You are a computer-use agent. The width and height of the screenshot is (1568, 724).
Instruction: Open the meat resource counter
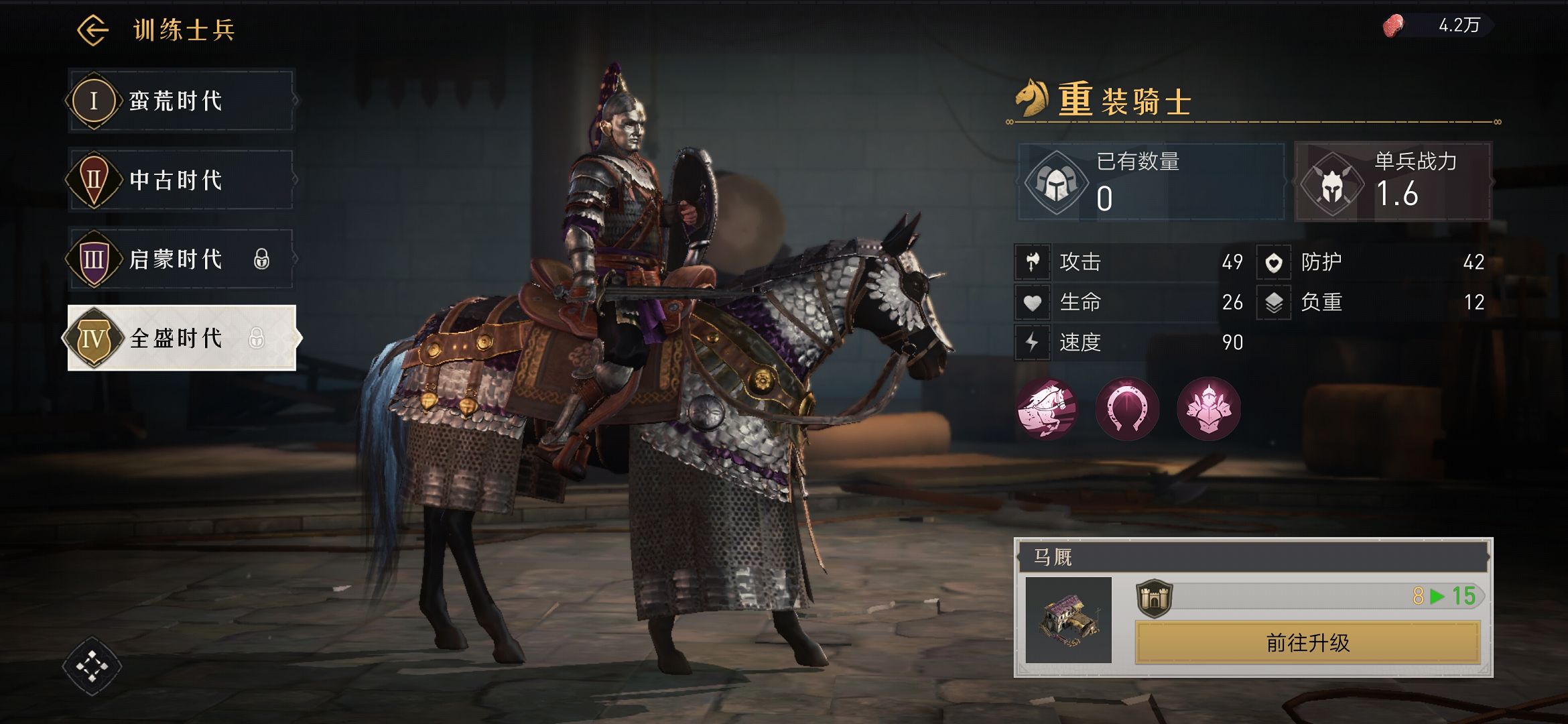pyautogui.click(x=1437, y=26)
